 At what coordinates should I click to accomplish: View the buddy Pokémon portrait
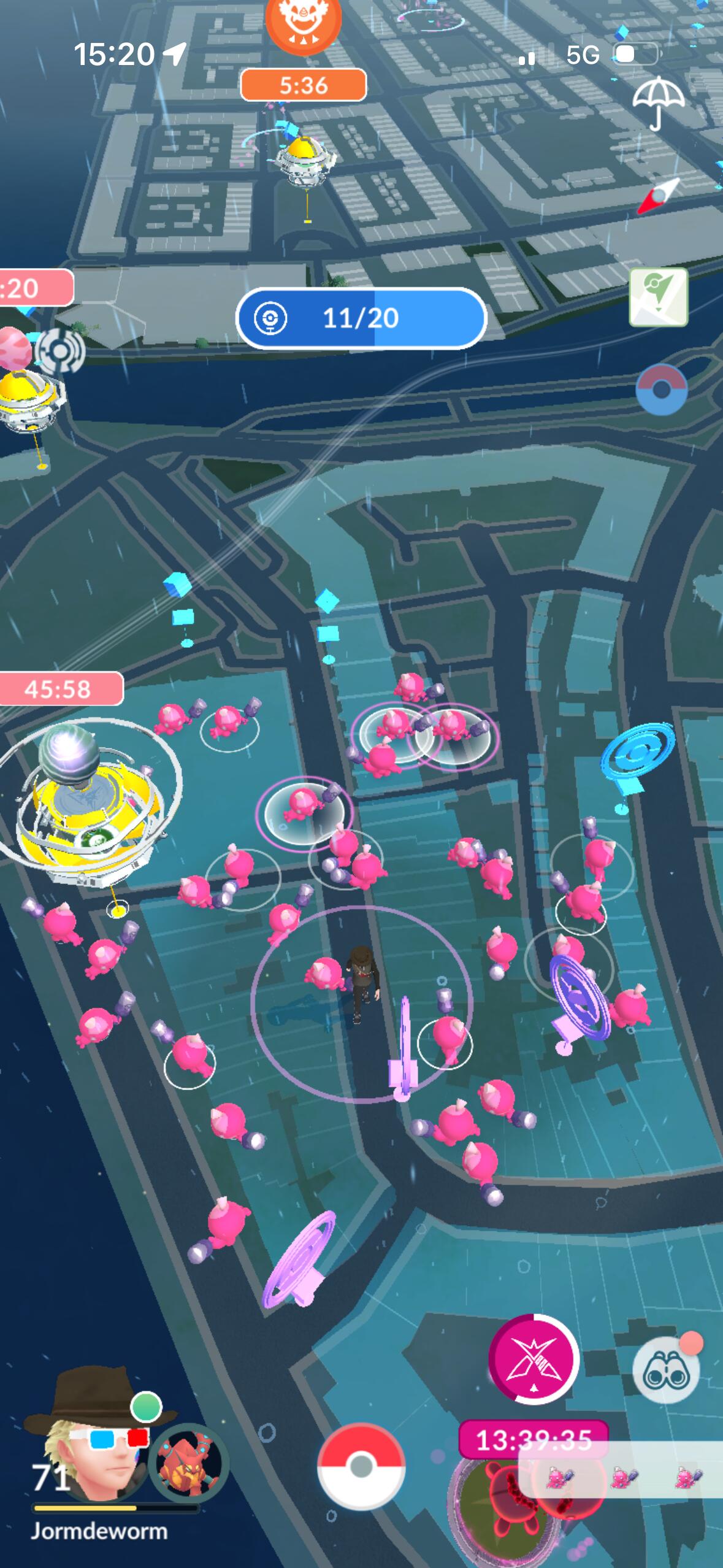point(188,1463)
